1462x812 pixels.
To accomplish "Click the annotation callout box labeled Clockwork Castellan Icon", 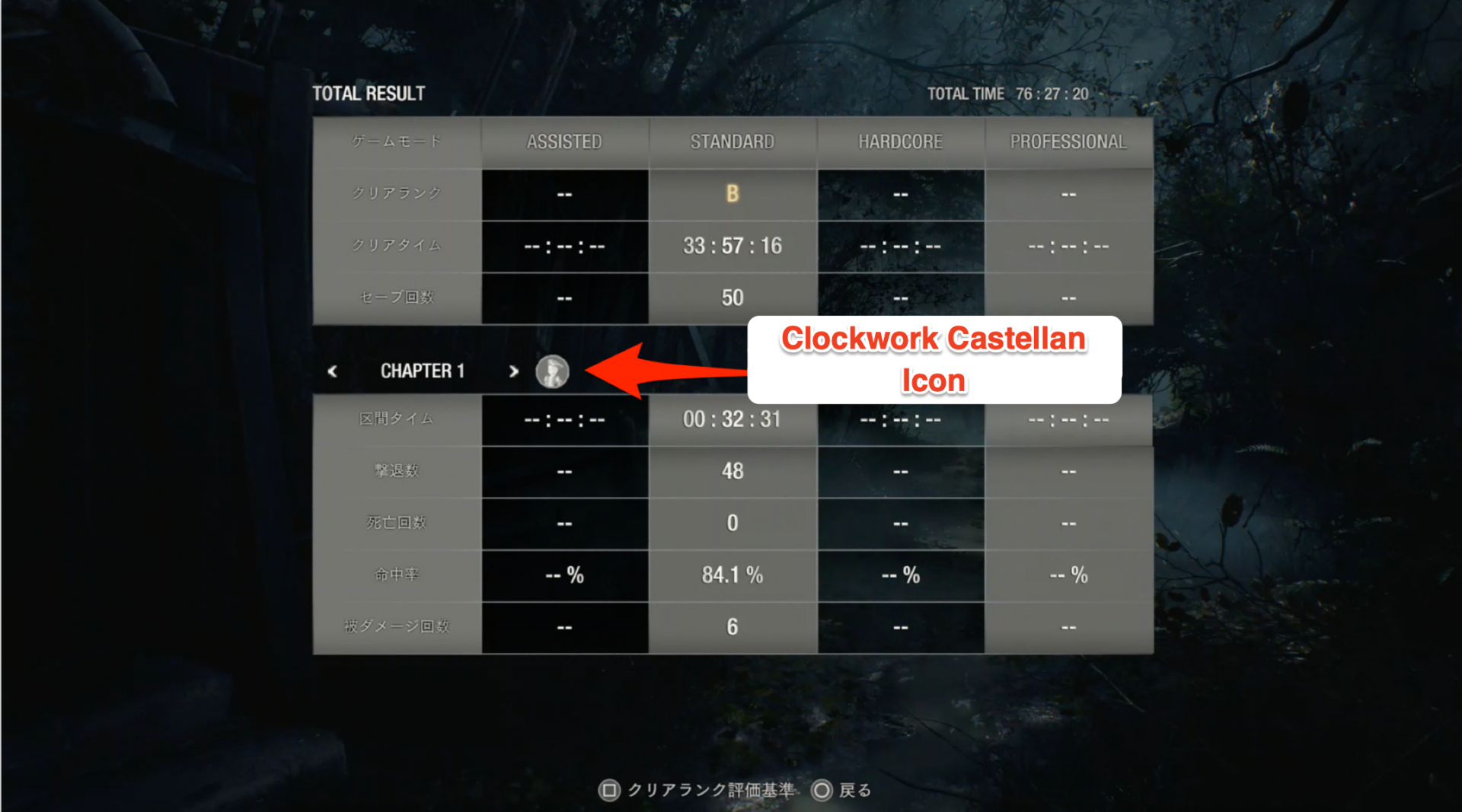I will click(x=934, y=359).
